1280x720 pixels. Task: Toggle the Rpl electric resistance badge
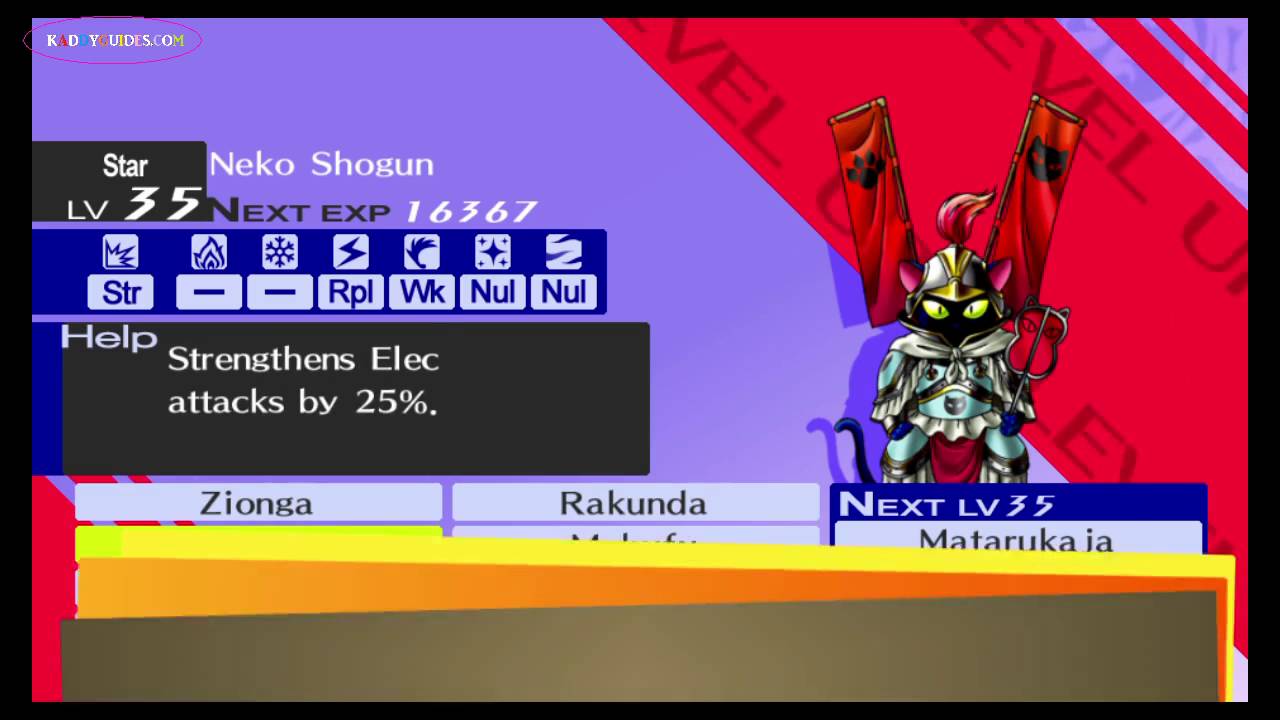tap(350, 292)
